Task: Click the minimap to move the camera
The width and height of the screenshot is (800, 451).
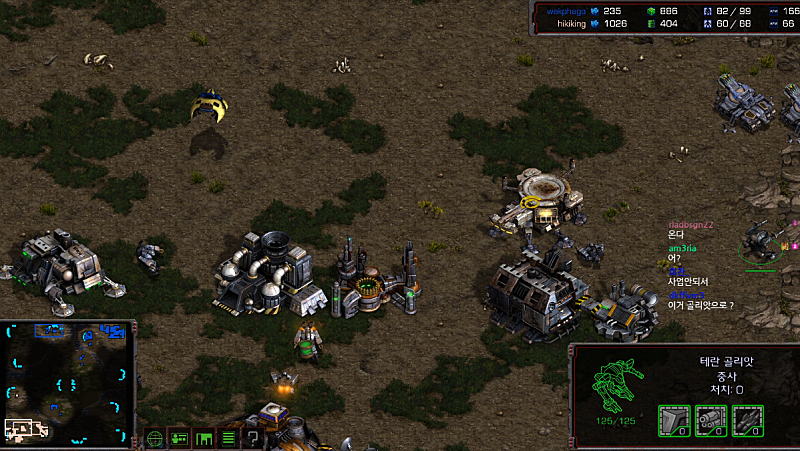Action: 68,382
